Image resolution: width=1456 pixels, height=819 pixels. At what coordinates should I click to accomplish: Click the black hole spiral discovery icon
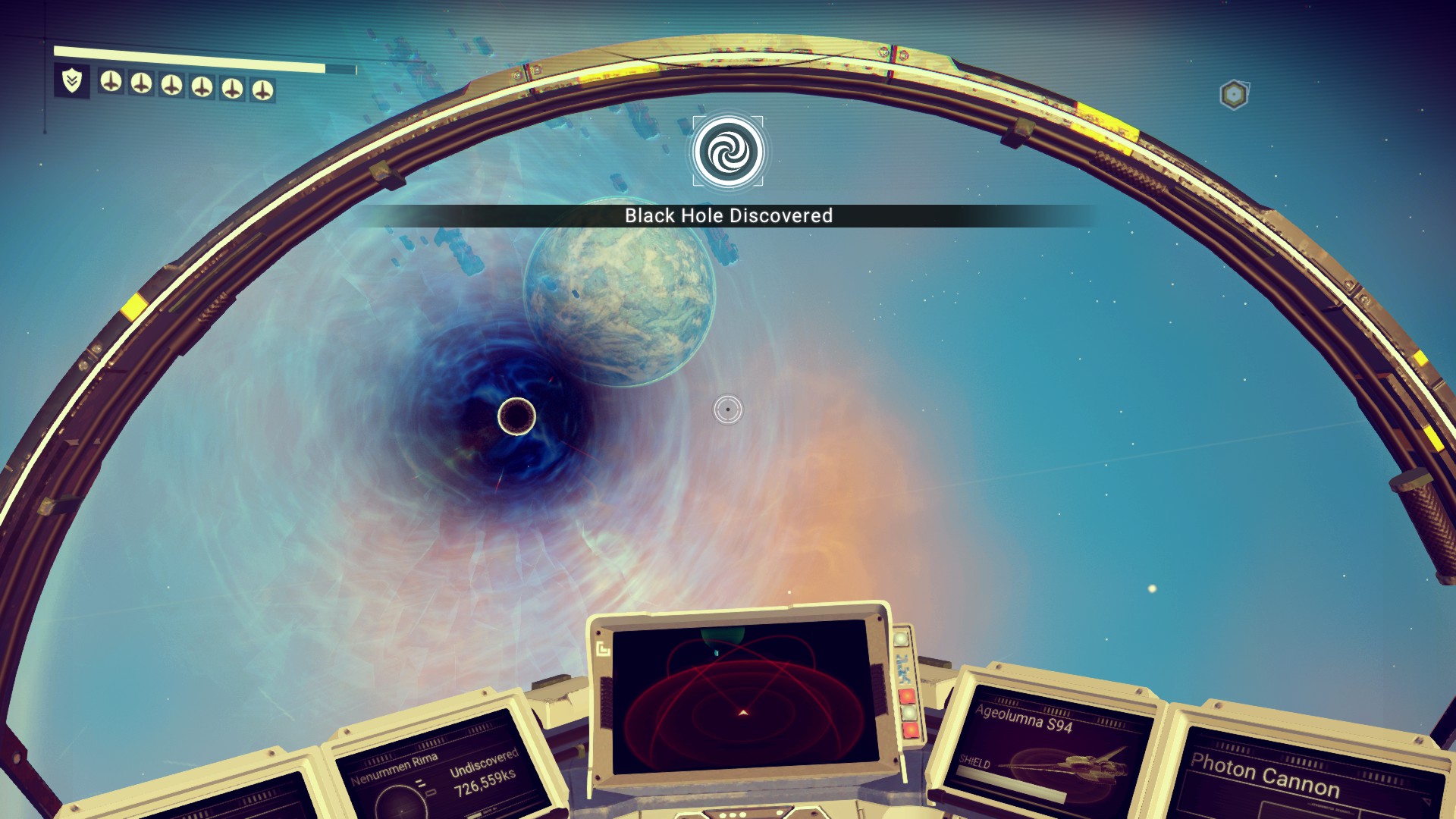tap(728, 152)
